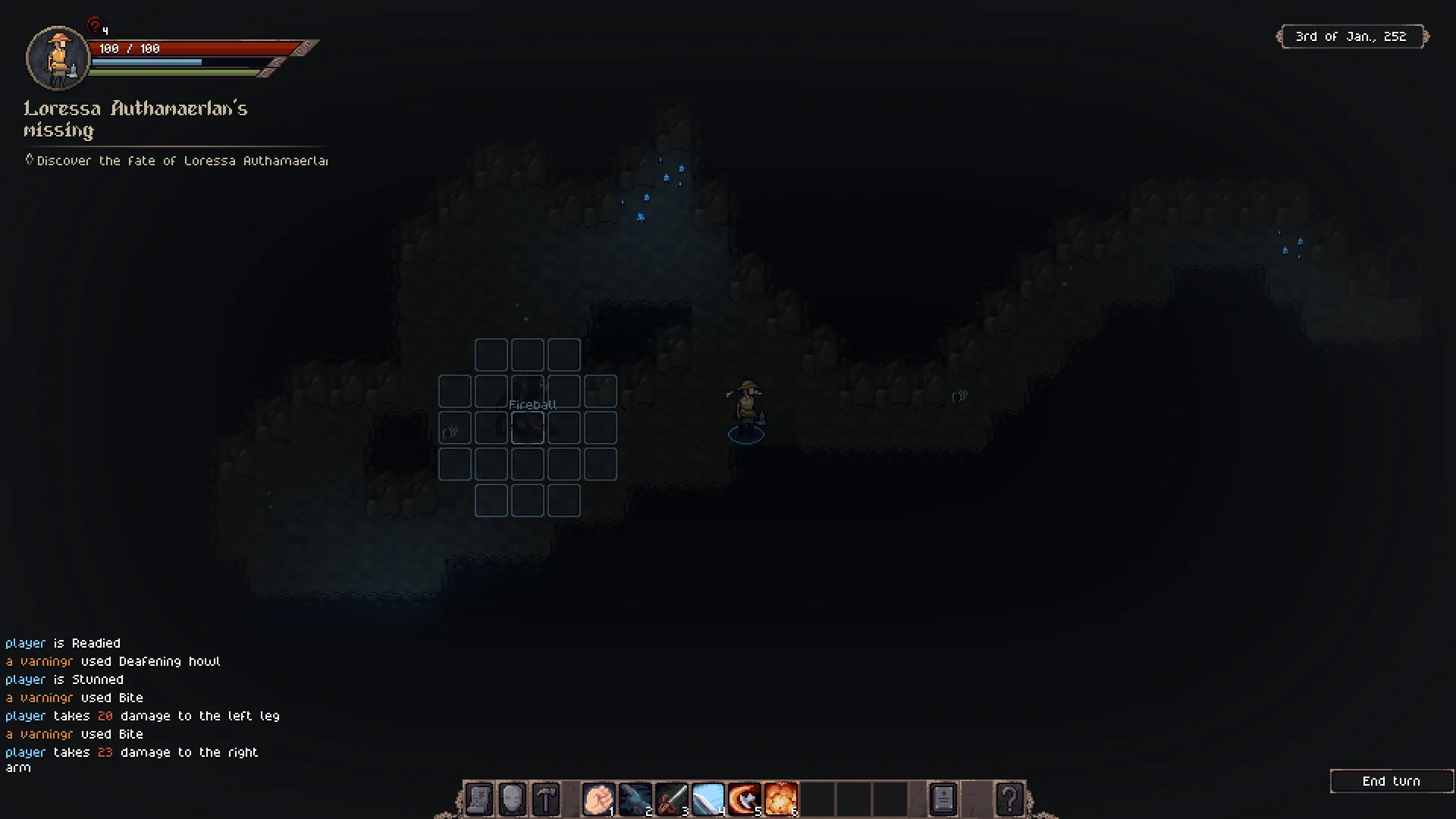Choose the icy blade slash ability

click(x=708, y=799)
